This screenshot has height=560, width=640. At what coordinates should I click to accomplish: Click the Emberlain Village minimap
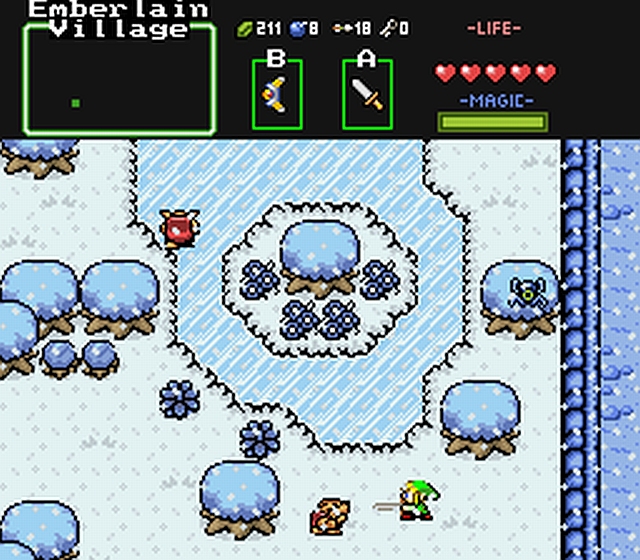pyautogui.click(x=119, y=82)
